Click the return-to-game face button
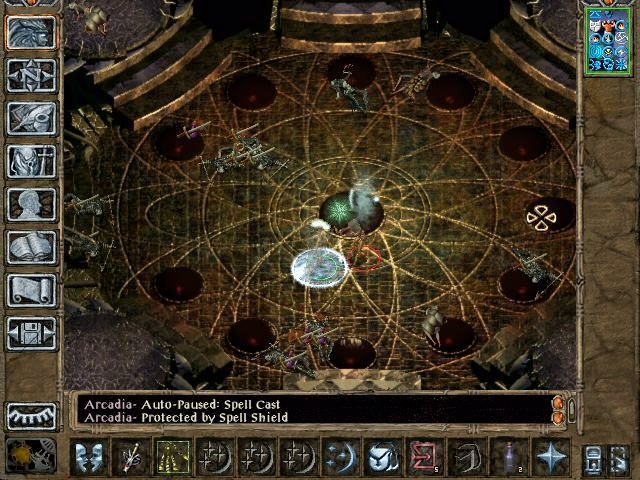The height and width of the screenshot is (480, 640). click(31, 32)
